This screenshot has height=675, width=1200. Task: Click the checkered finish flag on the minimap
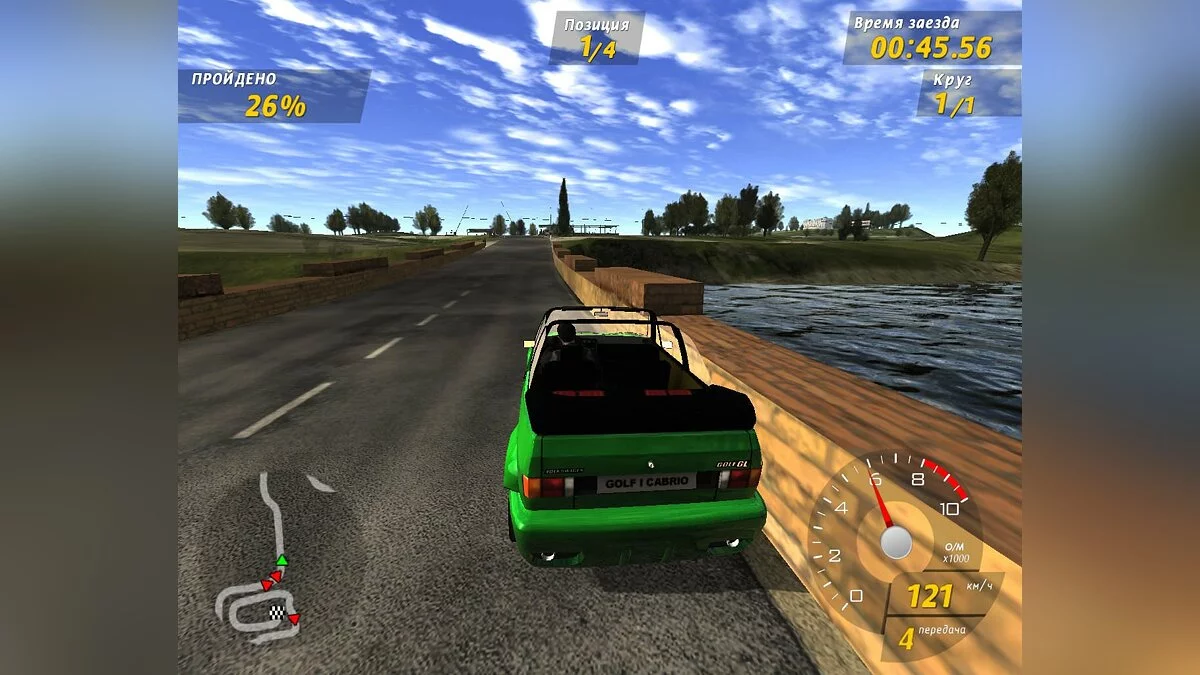pyautogui.click(x=277, y=612)
